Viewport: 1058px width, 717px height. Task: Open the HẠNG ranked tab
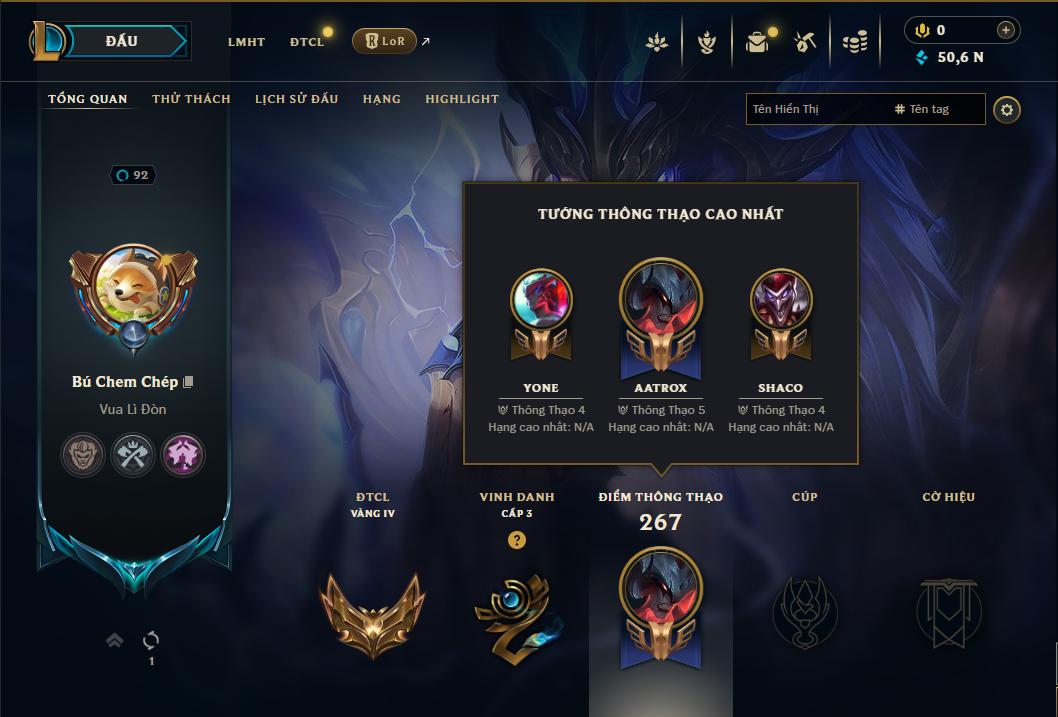pos(382,99)
